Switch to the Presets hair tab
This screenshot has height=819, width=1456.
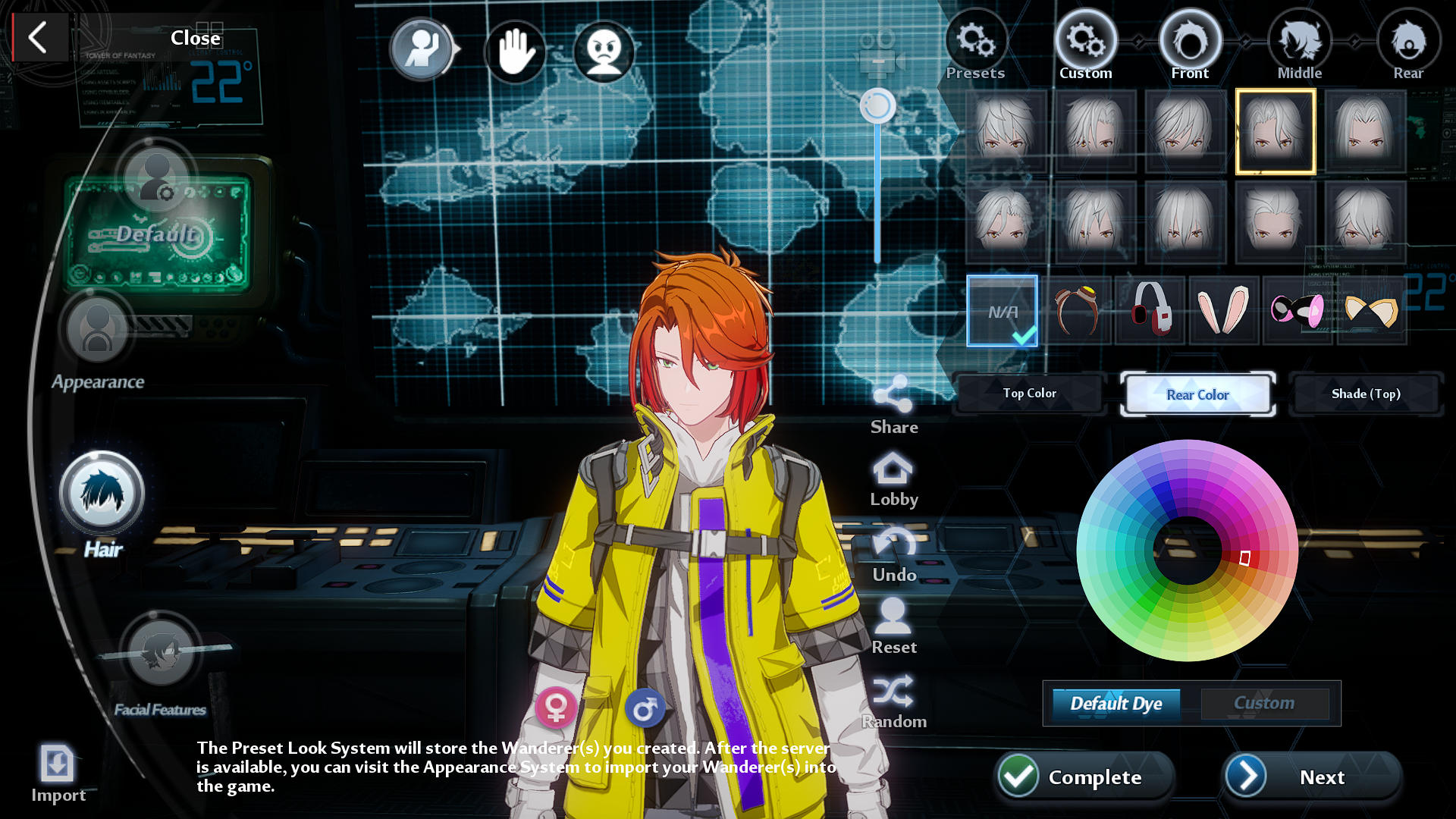tap(975, 45)
